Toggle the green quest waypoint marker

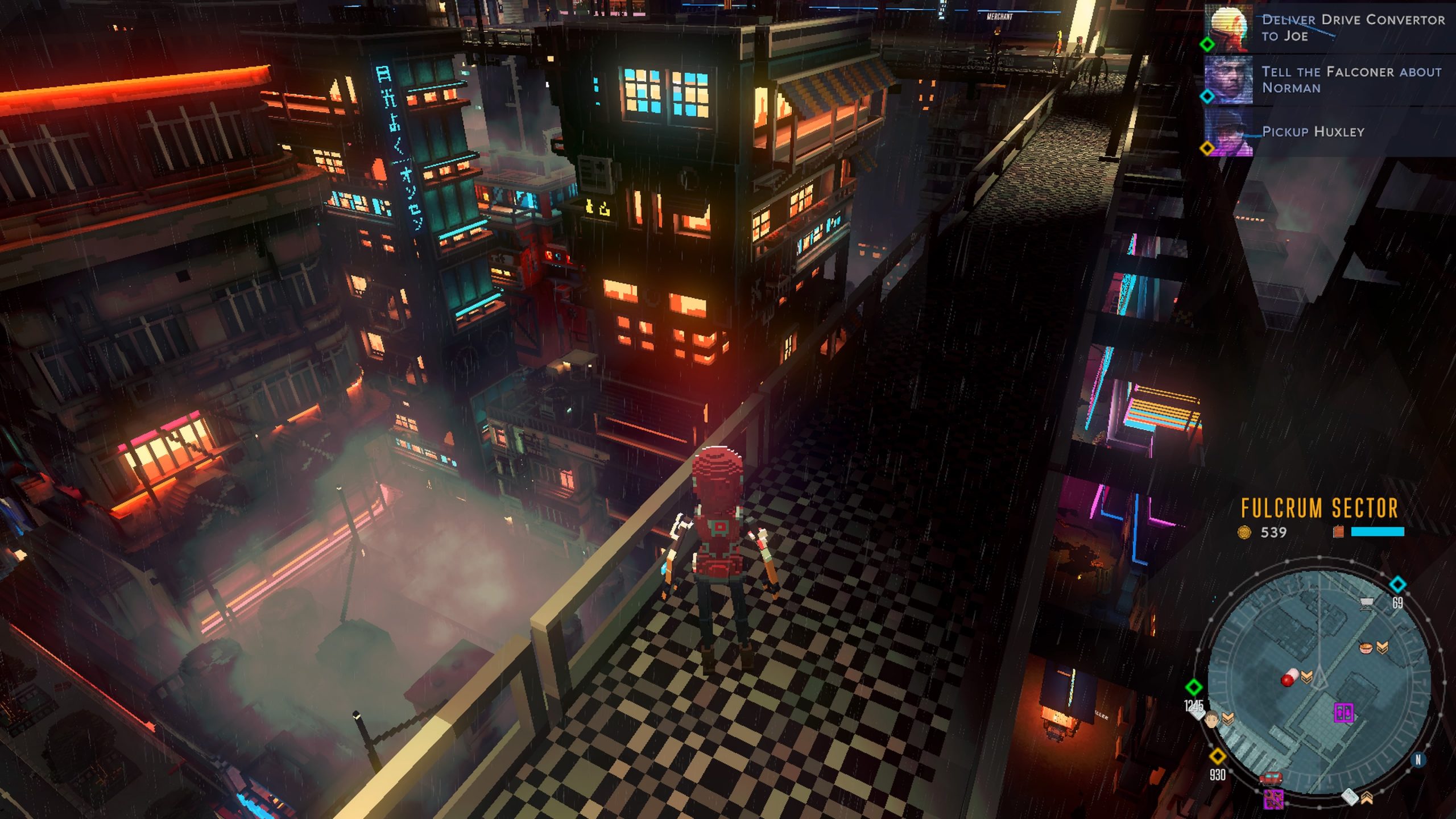[1208, 45]
